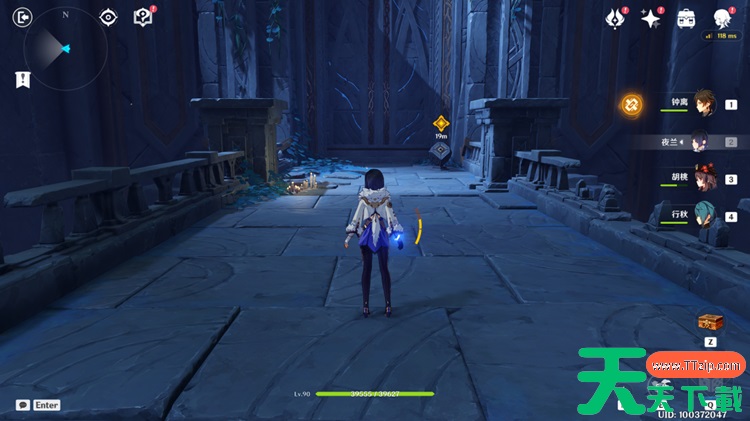The image size is (750, 421).
Task: Open the compass minimap
Action: tap(65, 48)
